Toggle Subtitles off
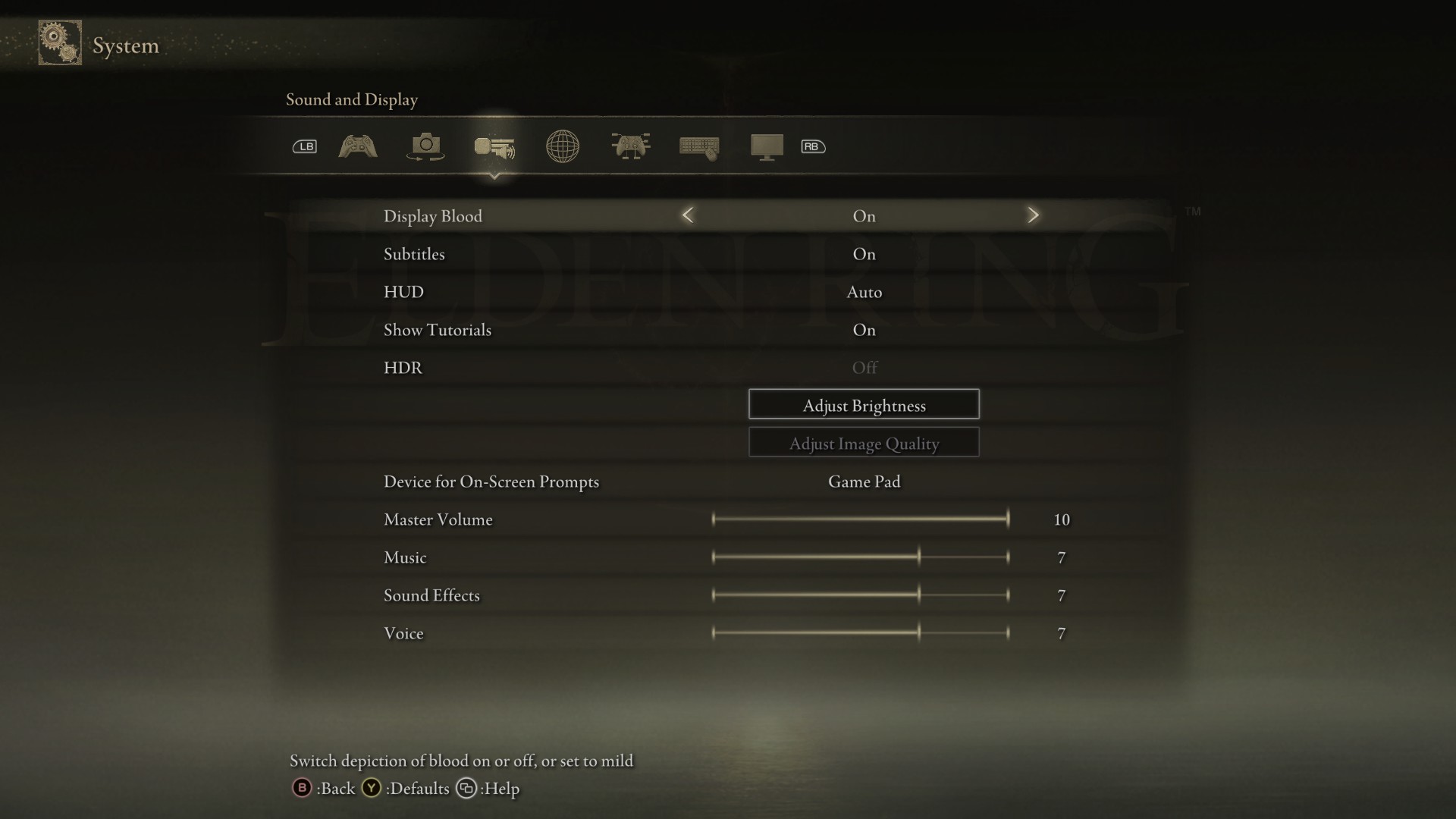The width and height of the screenshot is (1456, 819). pos(864,254)
